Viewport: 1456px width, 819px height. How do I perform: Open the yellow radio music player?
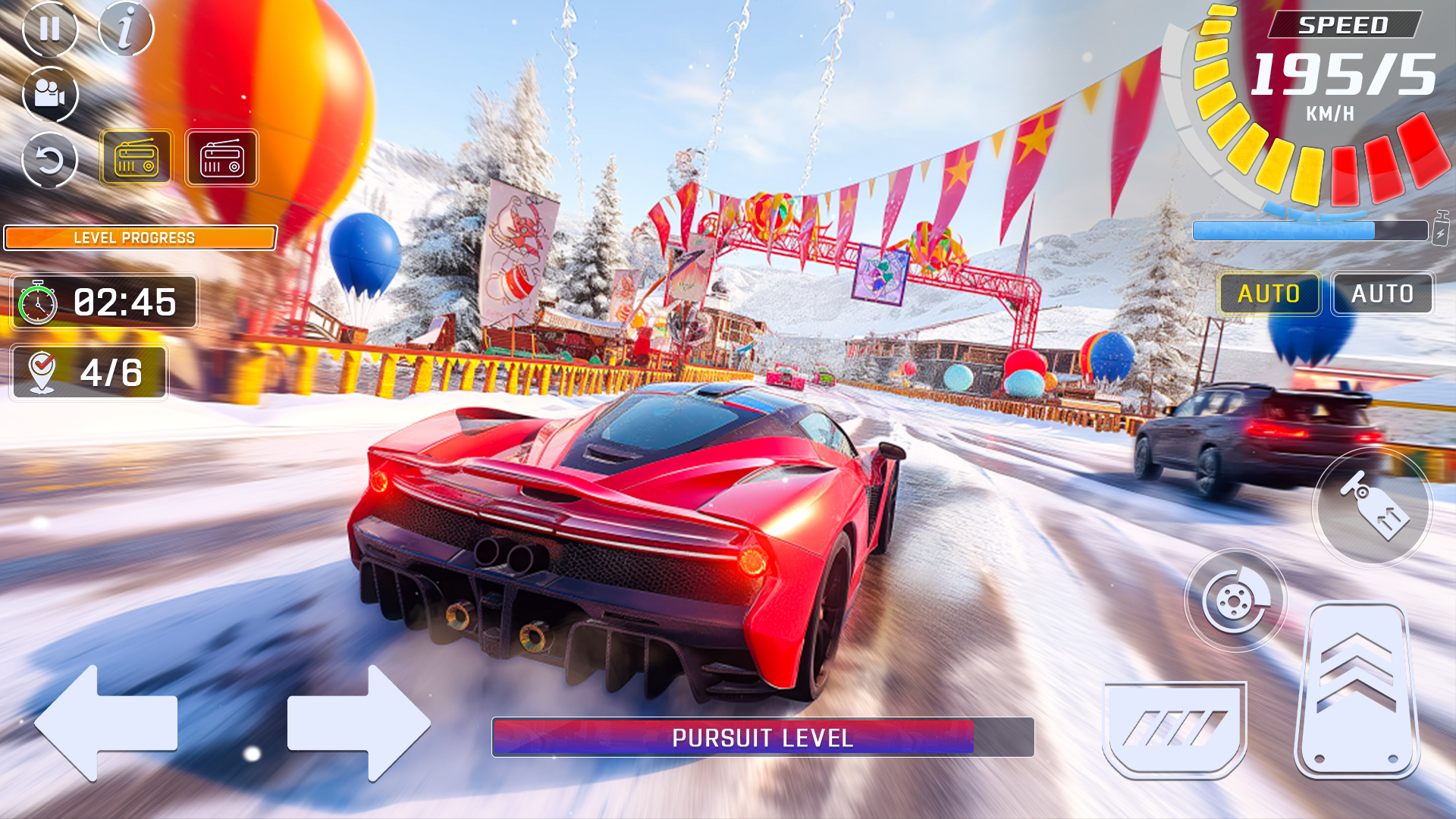tap(137, 158)
